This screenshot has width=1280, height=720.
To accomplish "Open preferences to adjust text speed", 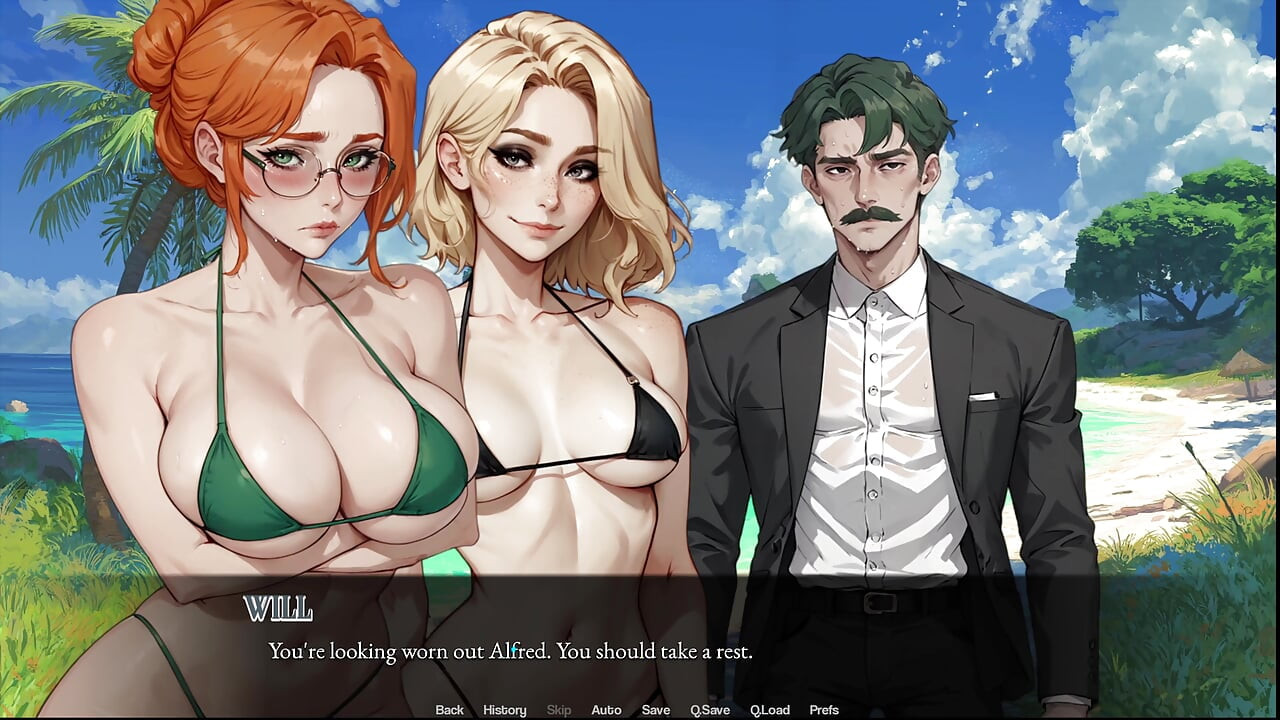I will click(824, 709).
